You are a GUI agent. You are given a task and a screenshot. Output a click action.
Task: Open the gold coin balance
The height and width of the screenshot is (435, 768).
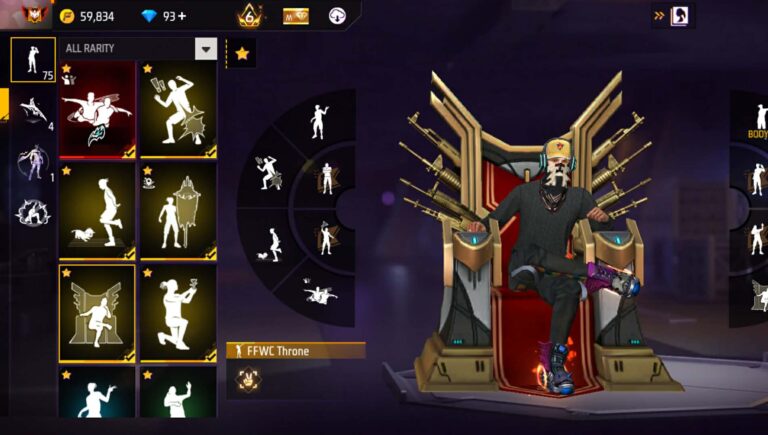(x=87, y=16)
